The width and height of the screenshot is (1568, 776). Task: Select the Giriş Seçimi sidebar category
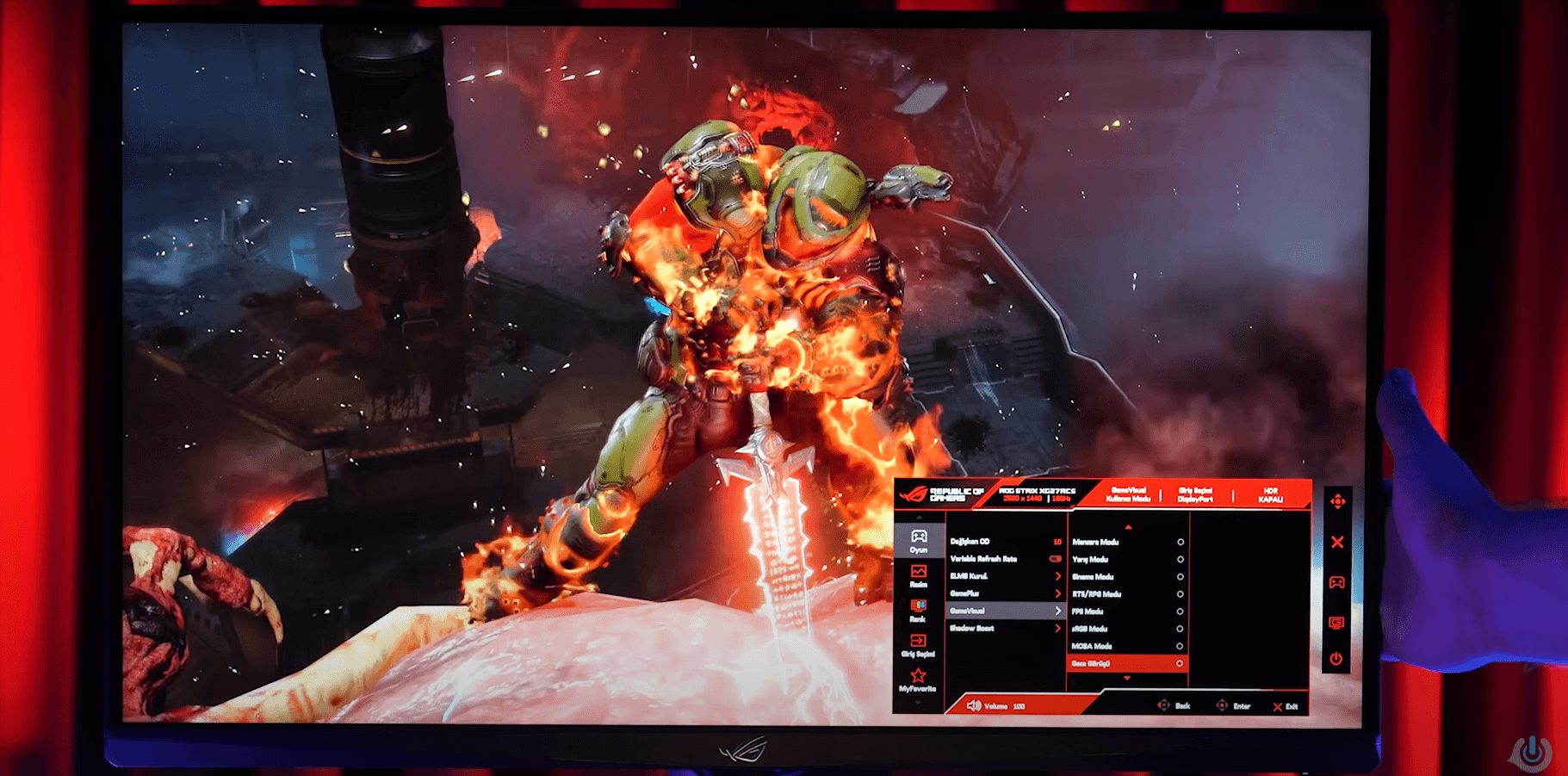[918, 645]
